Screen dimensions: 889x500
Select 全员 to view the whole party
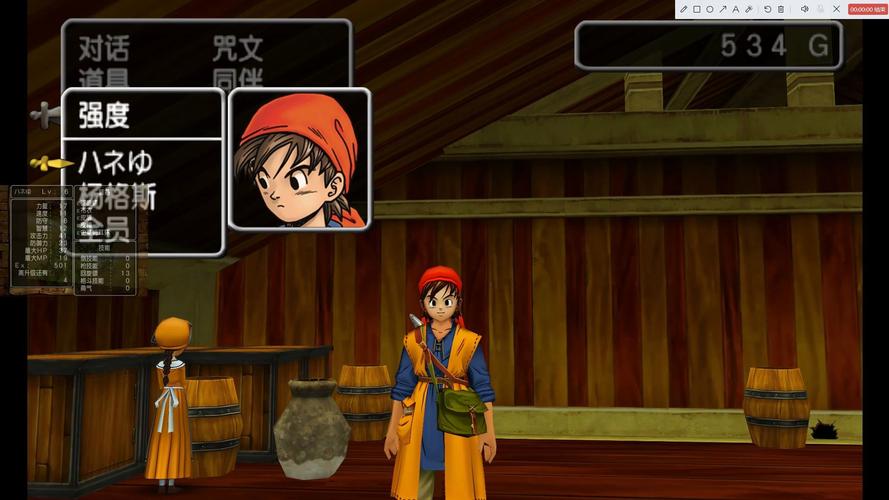(x=104, y=227)
